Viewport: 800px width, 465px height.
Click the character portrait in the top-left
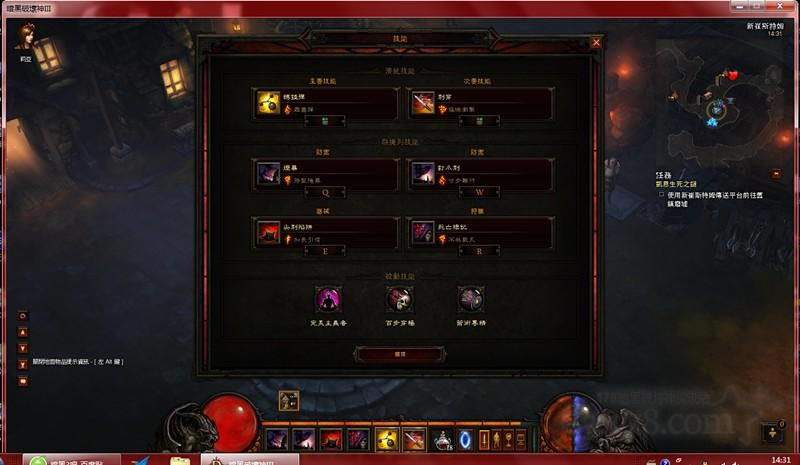click(24, 37)
